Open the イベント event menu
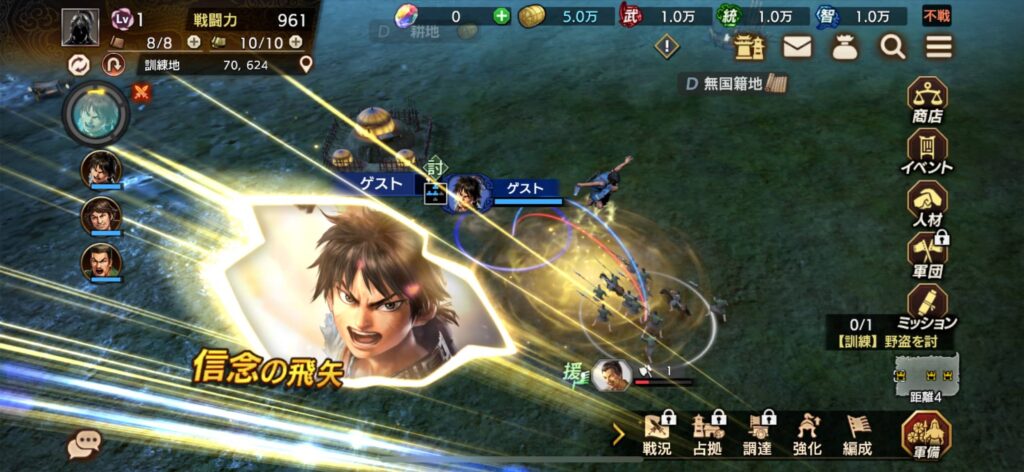This screenshot has height=472, width=1024. point(926,151)
